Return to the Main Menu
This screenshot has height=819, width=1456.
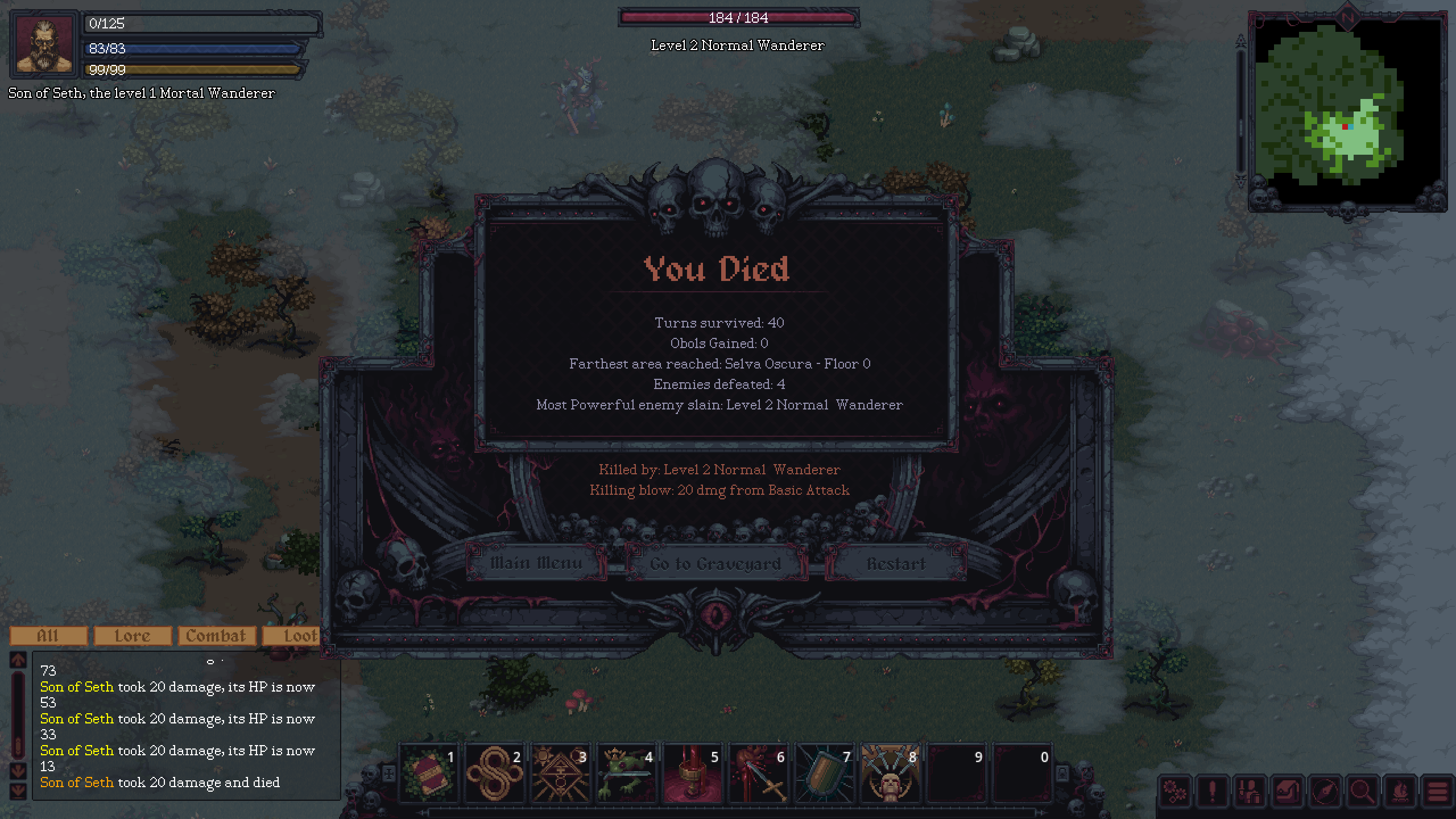tap(536, 563)
